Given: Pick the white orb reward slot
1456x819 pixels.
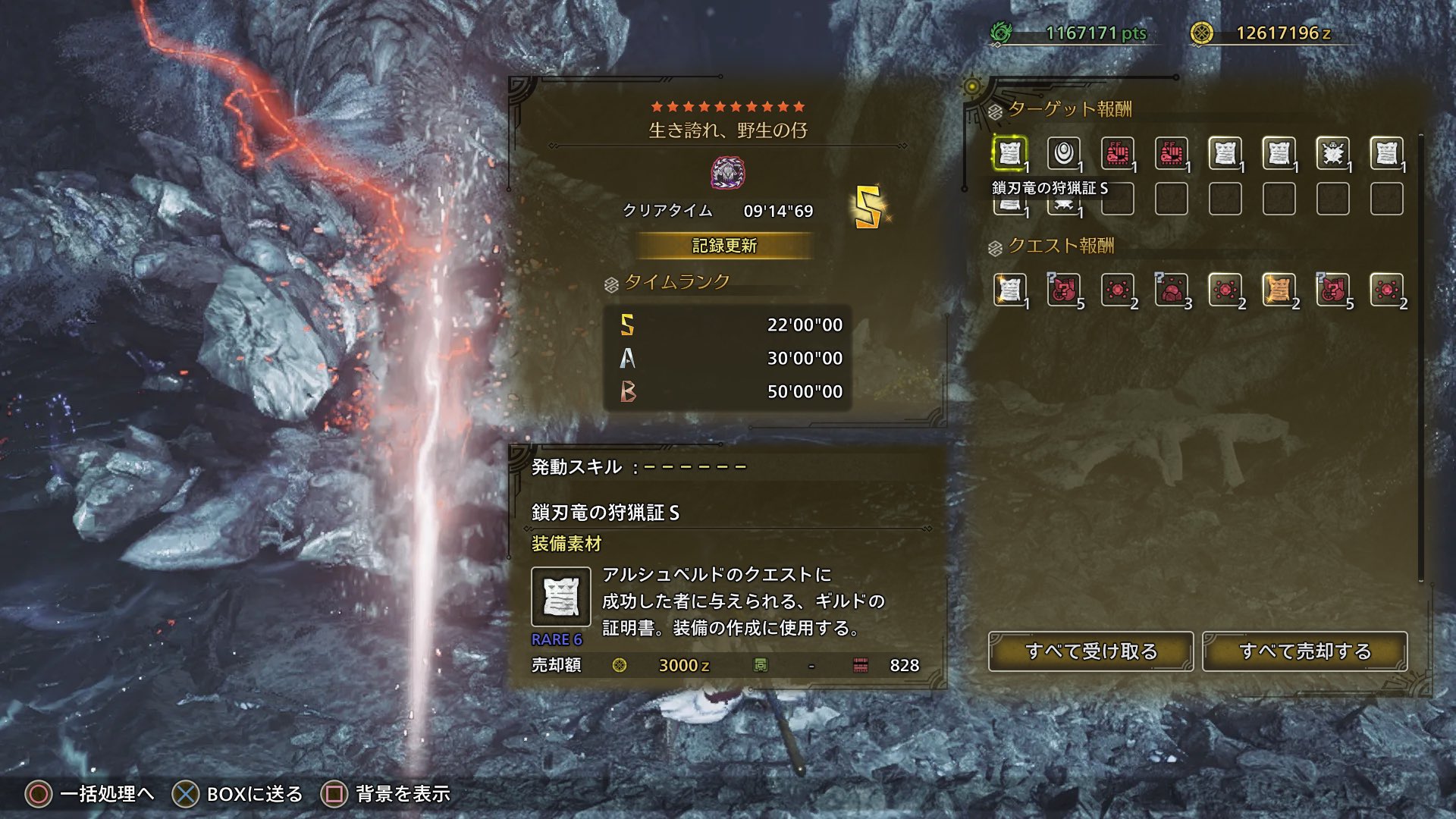Looking at the screenshot, I should coord(1063,154).
